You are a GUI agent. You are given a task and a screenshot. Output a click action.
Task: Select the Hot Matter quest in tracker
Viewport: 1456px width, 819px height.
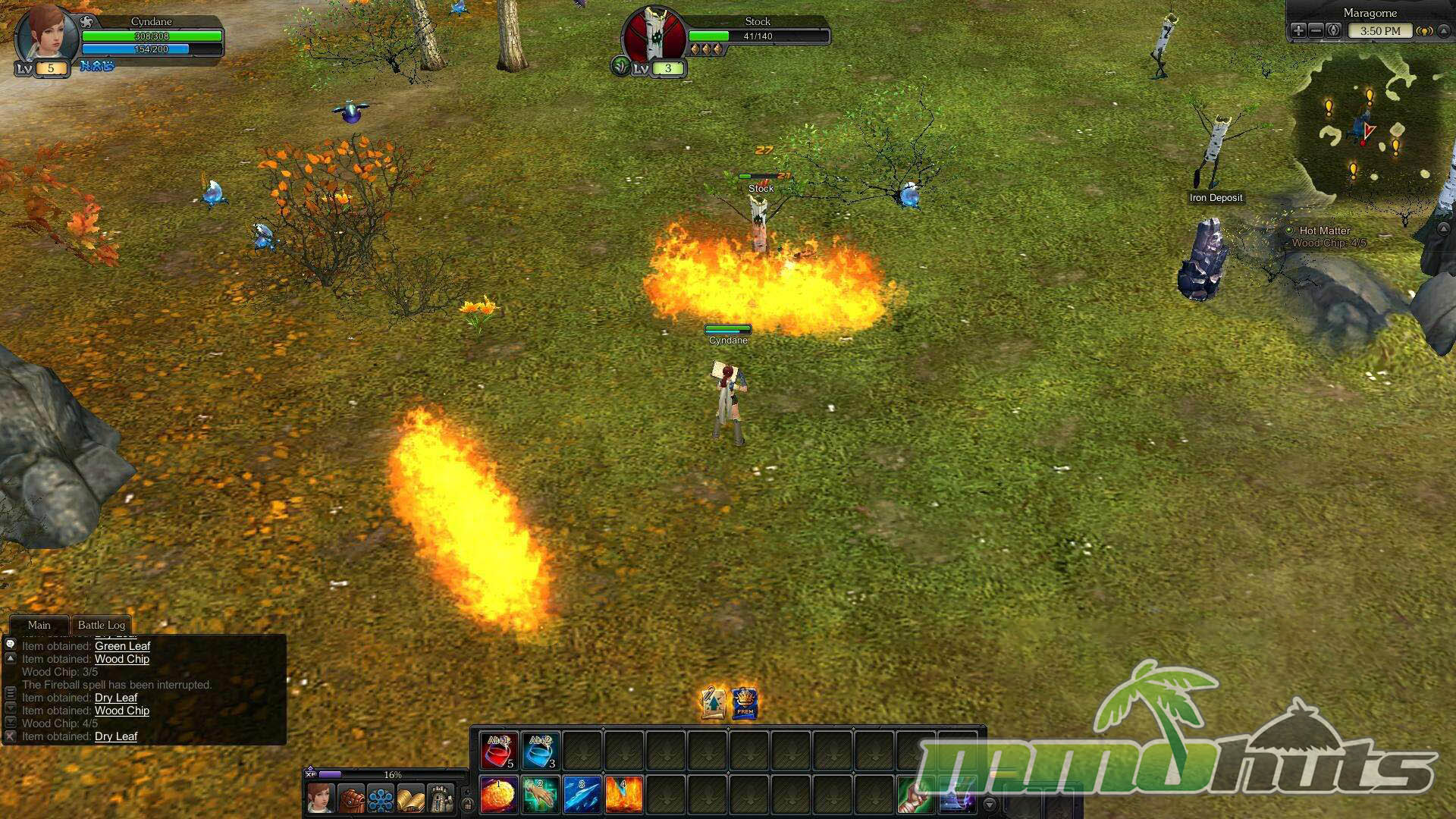(1324, 231)
